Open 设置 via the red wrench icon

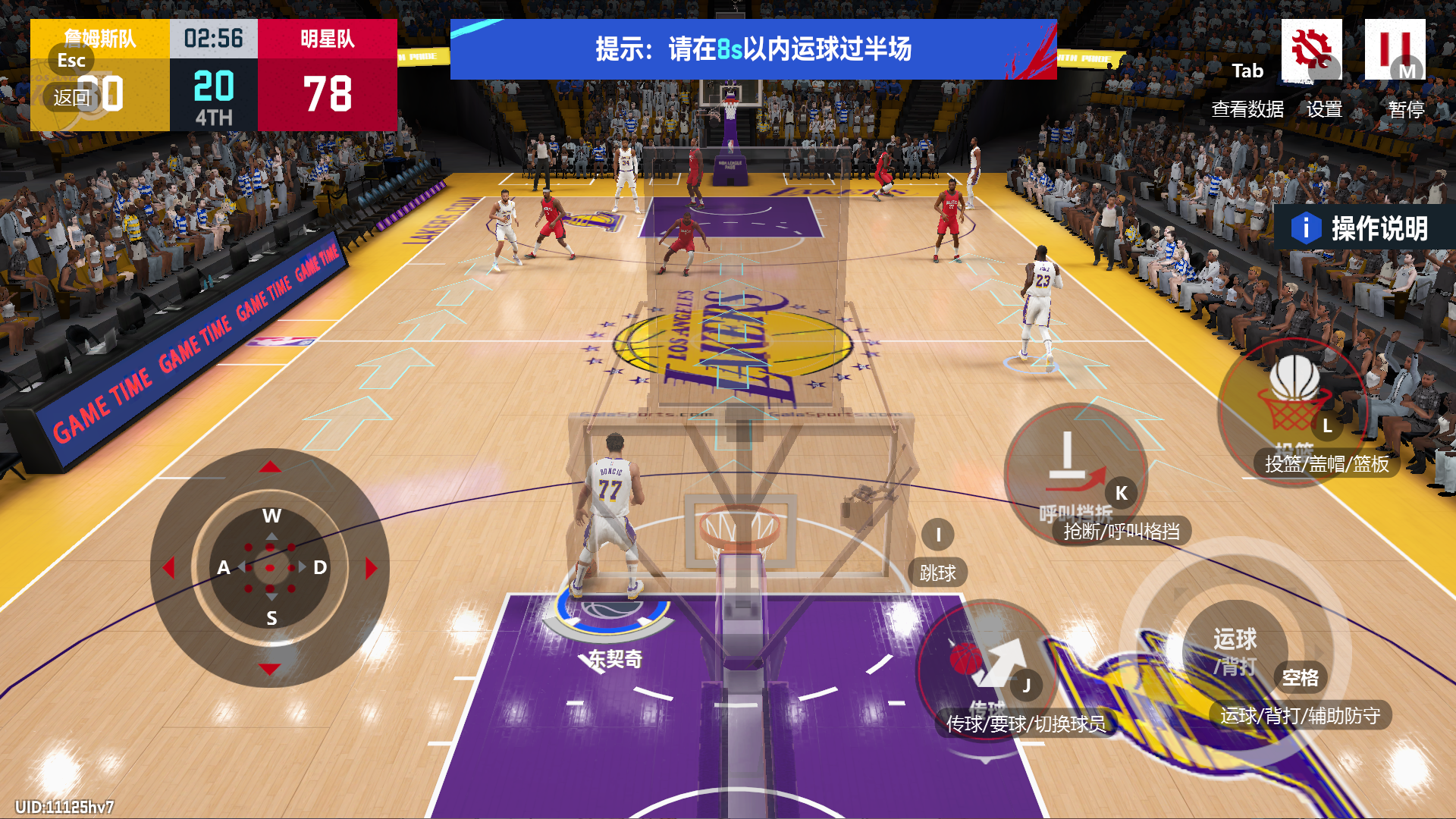point(1313,50)
